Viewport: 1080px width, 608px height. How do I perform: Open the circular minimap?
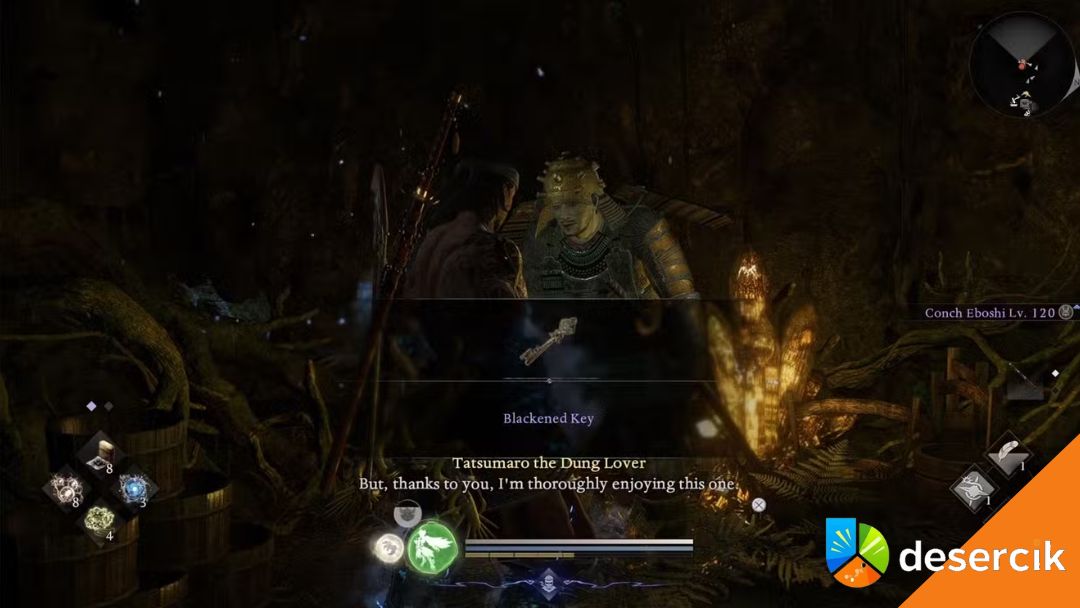[x=1021, y=64]
